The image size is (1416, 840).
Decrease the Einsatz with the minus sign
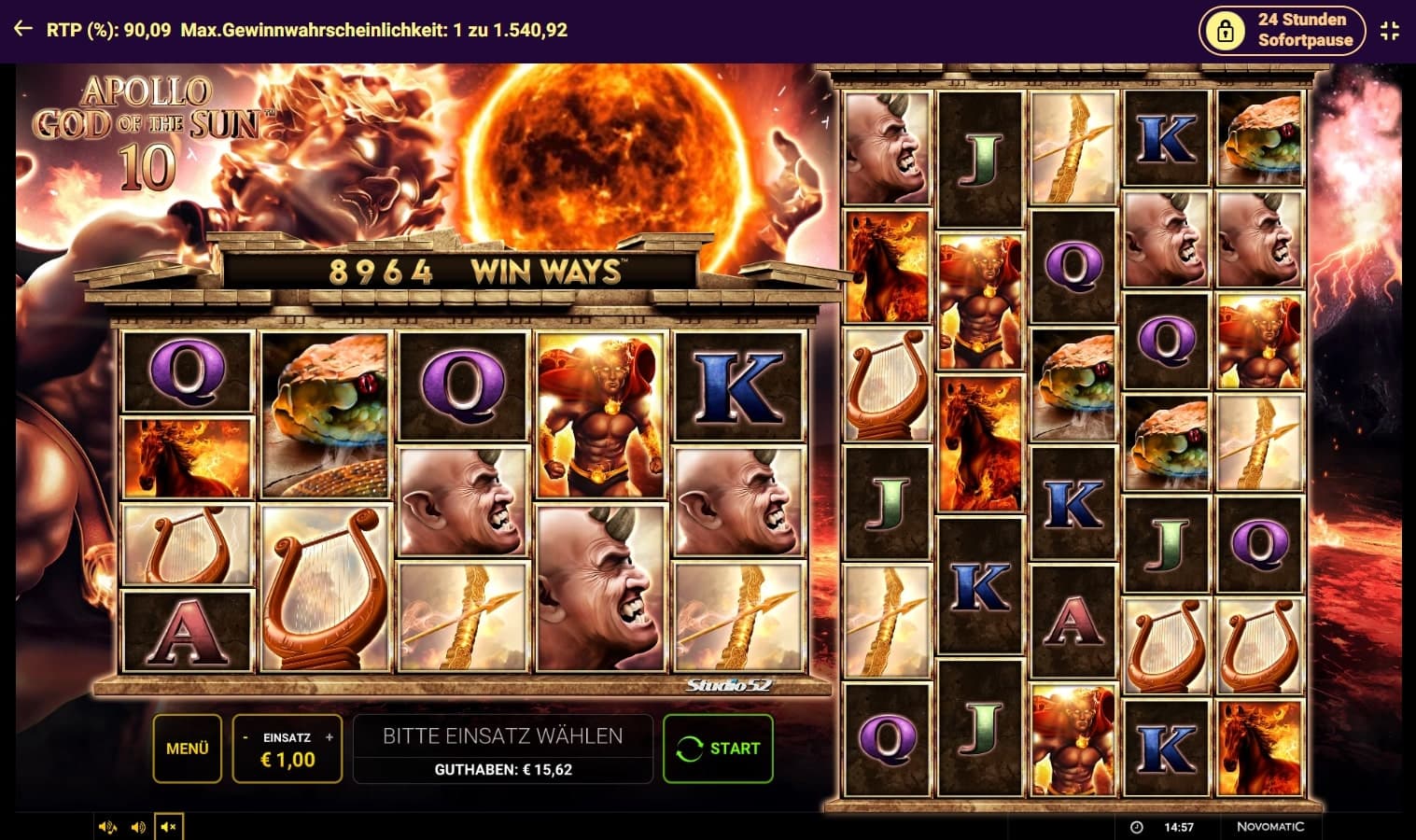[x=245, y=737]
